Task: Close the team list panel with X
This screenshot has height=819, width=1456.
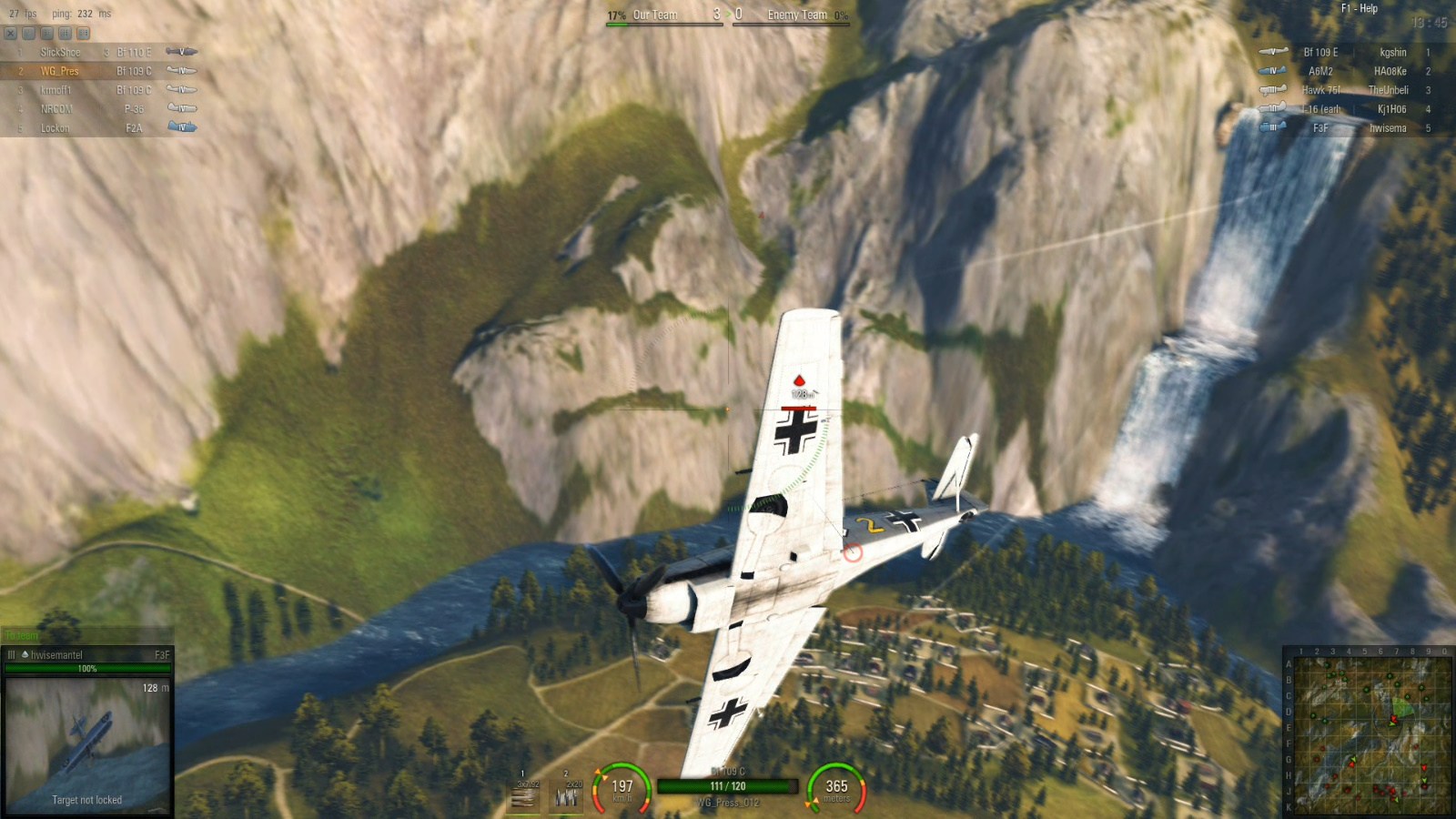Action: pos(10,34)
